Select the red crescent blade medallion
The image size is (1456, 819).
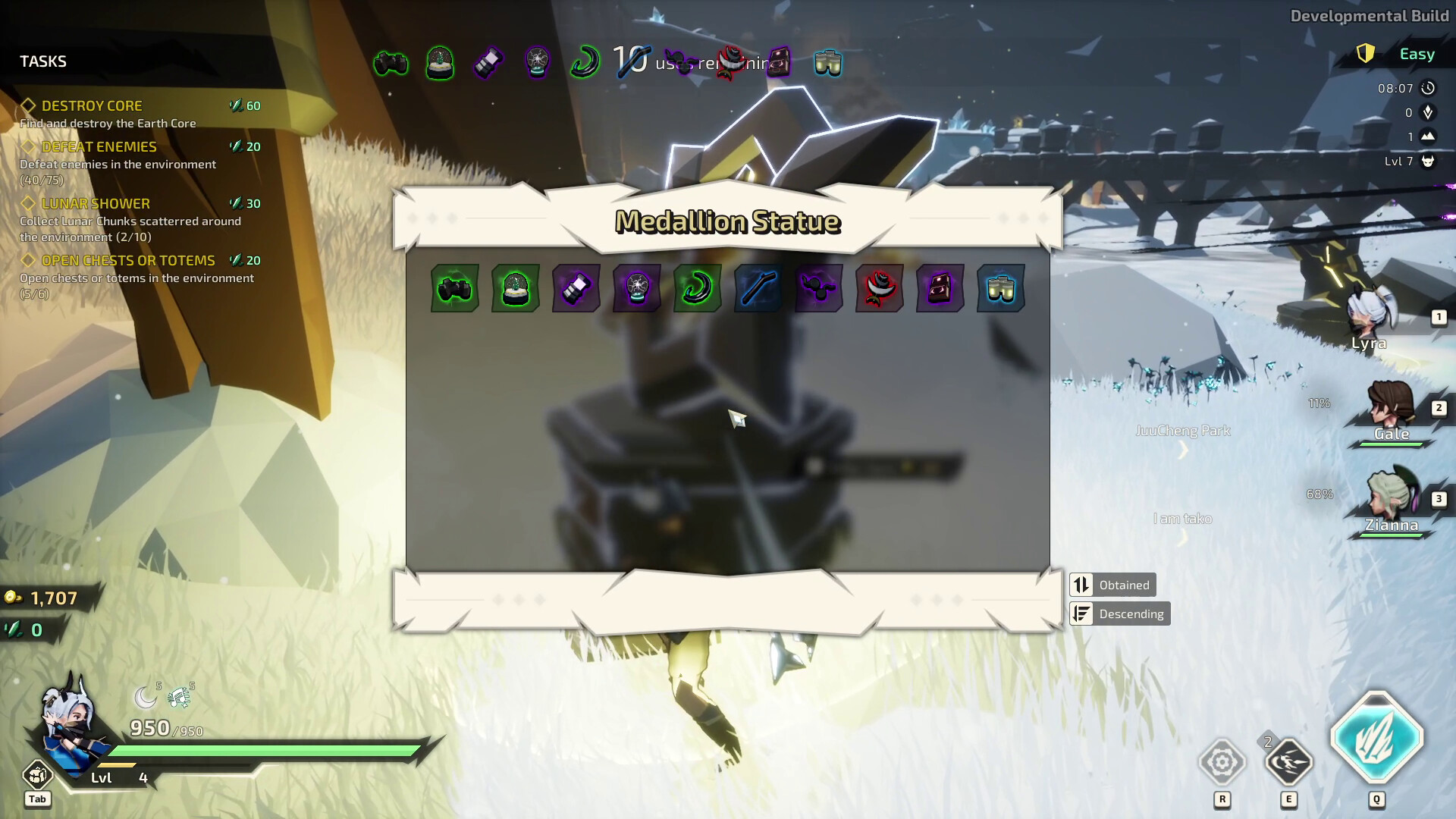coord(879,288)
